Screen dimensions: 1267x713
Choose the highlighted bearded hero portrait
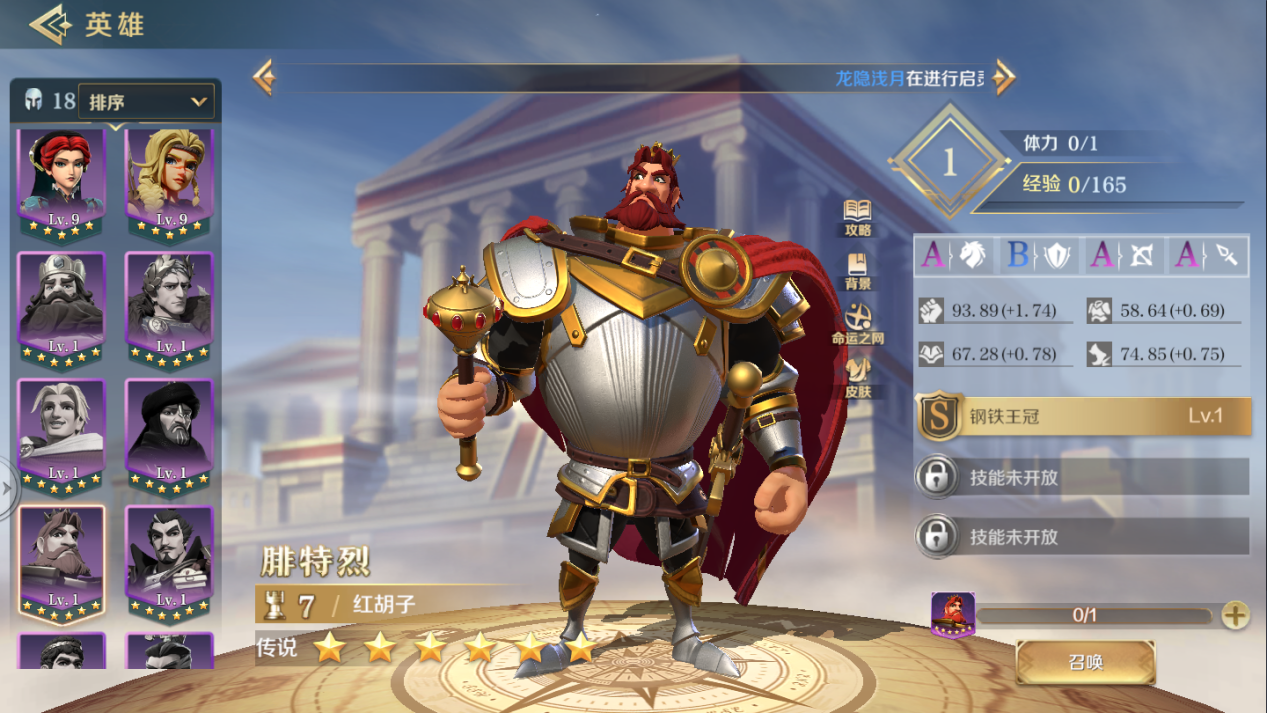coord(62,560)
